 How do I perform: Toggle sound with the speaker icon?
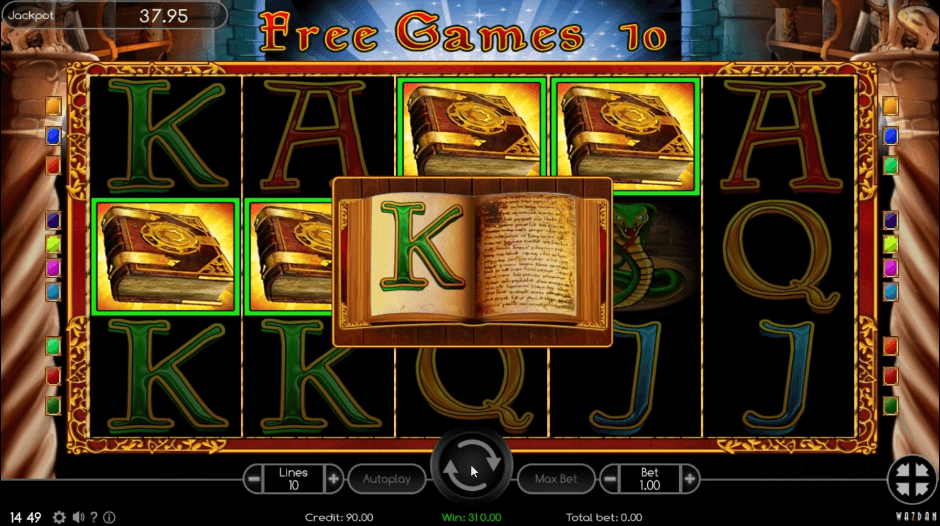click(x=78, y=517)
